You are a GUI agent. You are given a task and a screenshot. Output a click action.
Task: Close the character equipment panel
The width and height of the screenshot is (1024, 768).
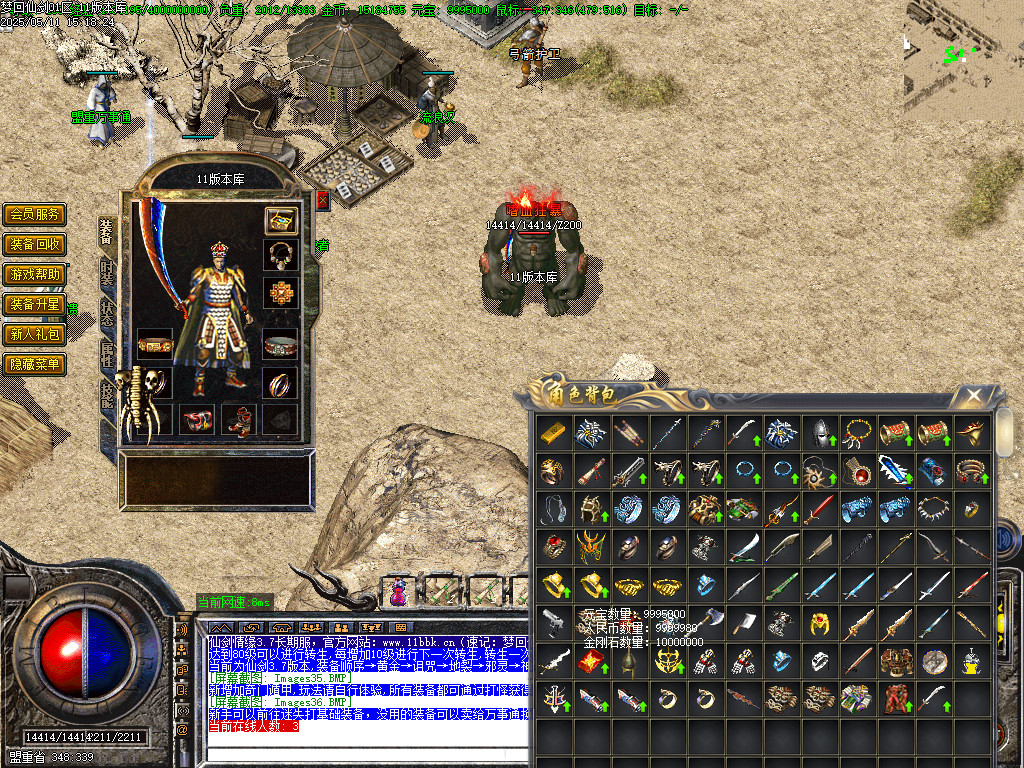322,200
